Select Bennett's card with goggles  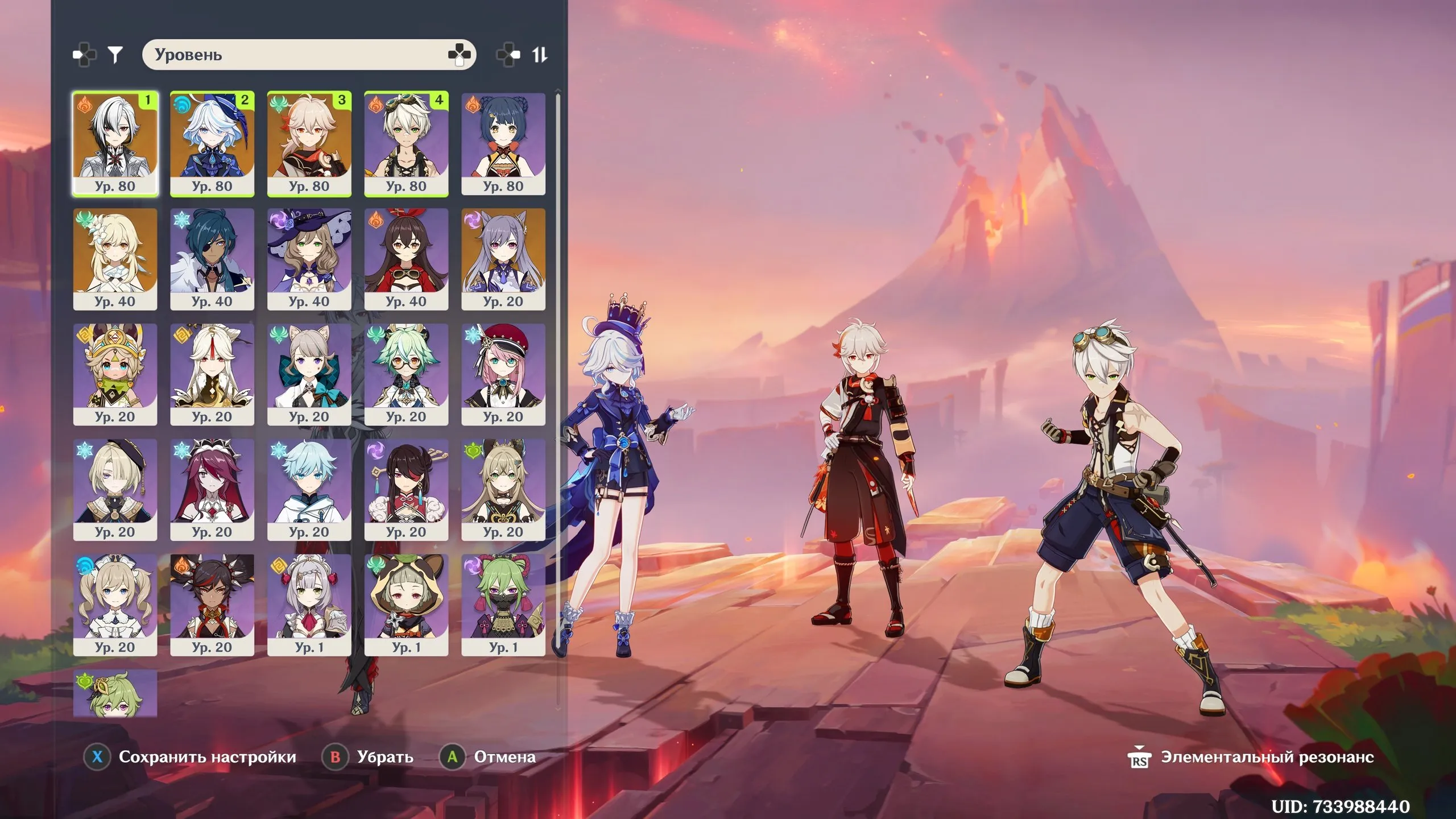[x=406, y=144]
